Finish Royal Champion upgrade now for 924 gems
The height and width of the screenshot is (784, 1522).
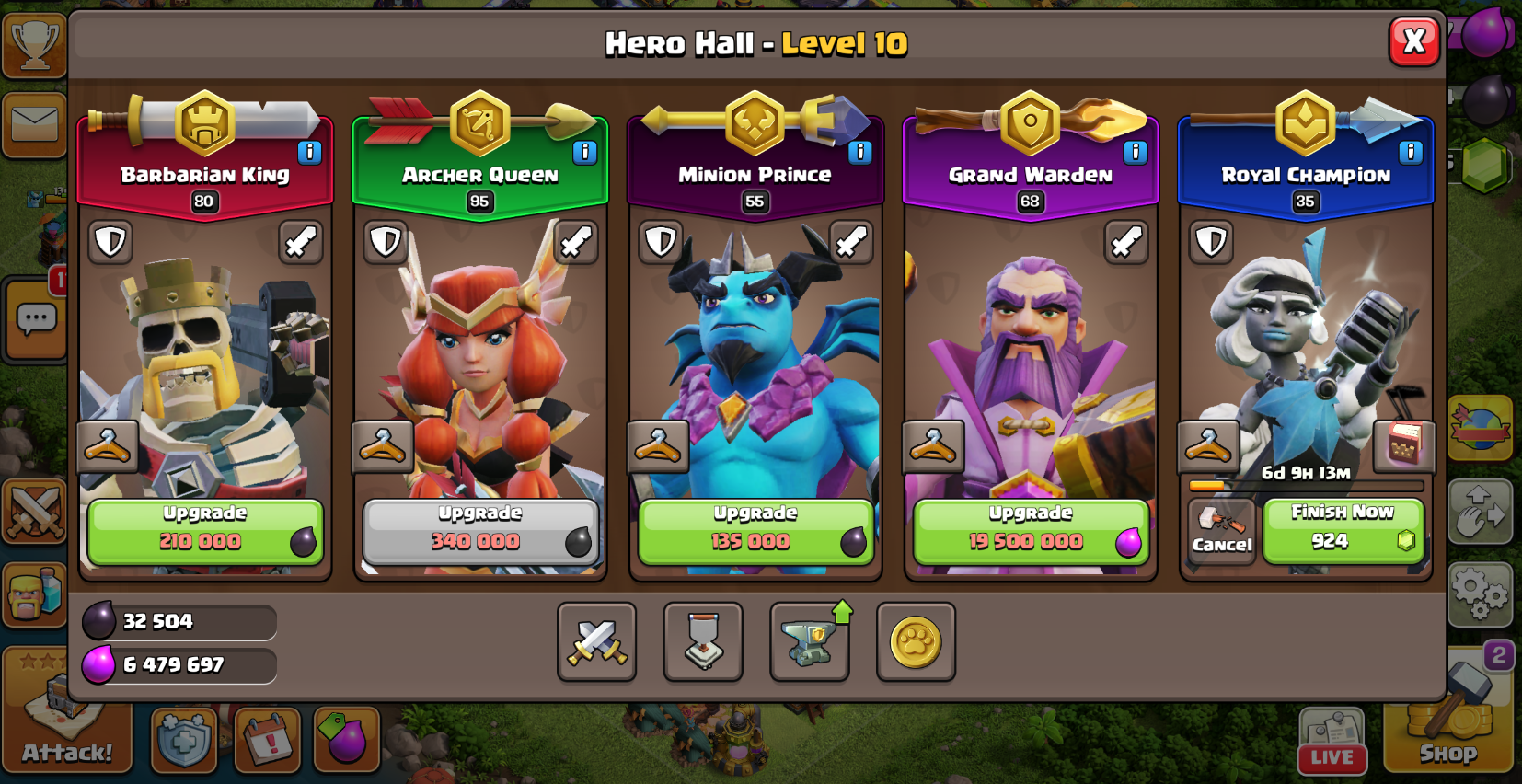[x=1343, y=530]
